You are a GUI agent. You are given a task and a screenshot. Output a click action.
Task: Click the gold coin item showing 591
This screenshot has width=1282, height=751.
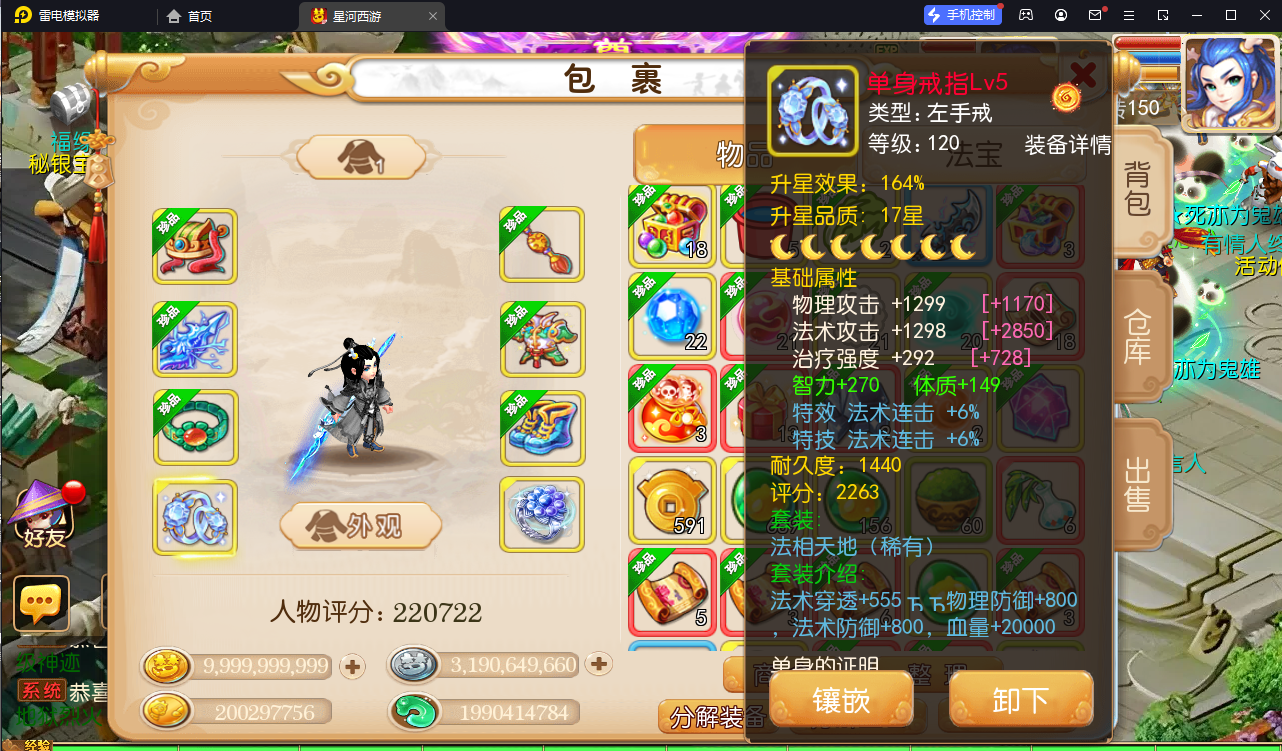[672, 498]
